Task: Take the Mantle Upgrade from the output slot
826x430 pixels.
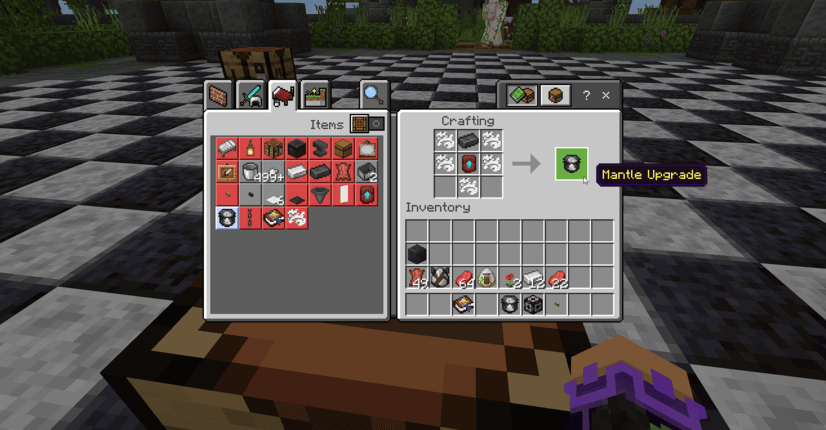Action: [572, 164]
